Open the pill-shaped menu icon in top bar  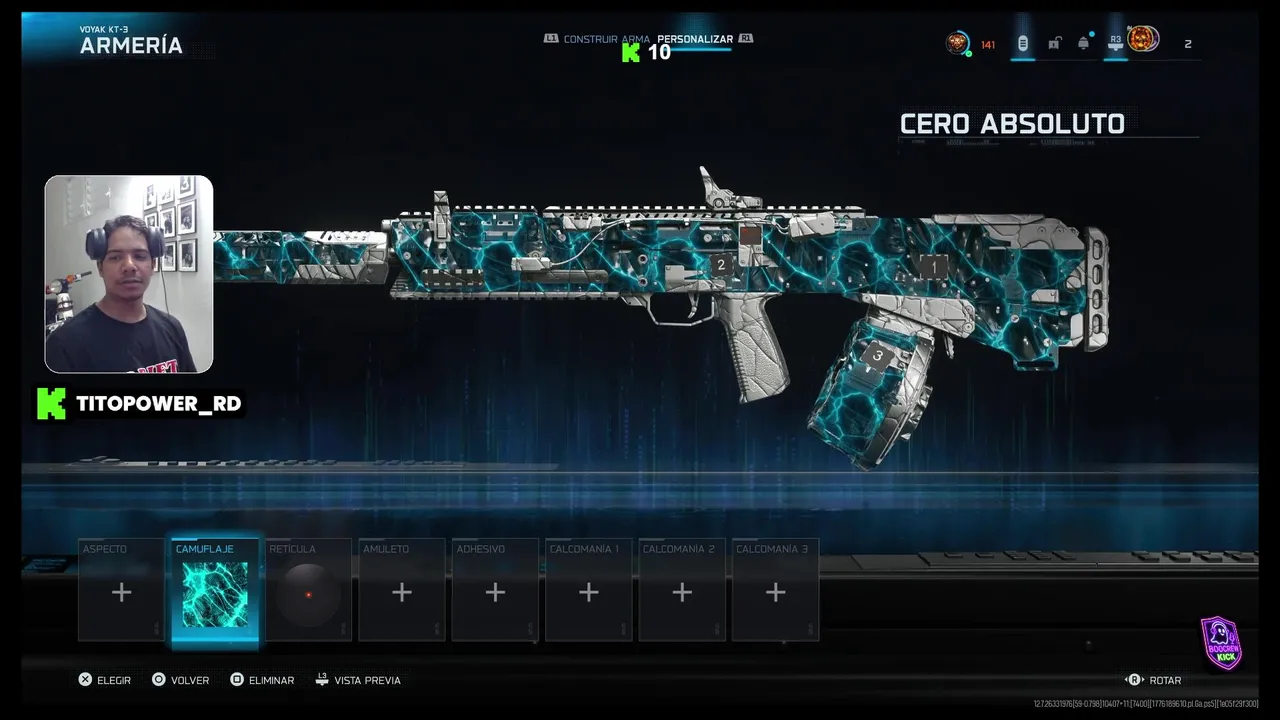point(1022,43)
